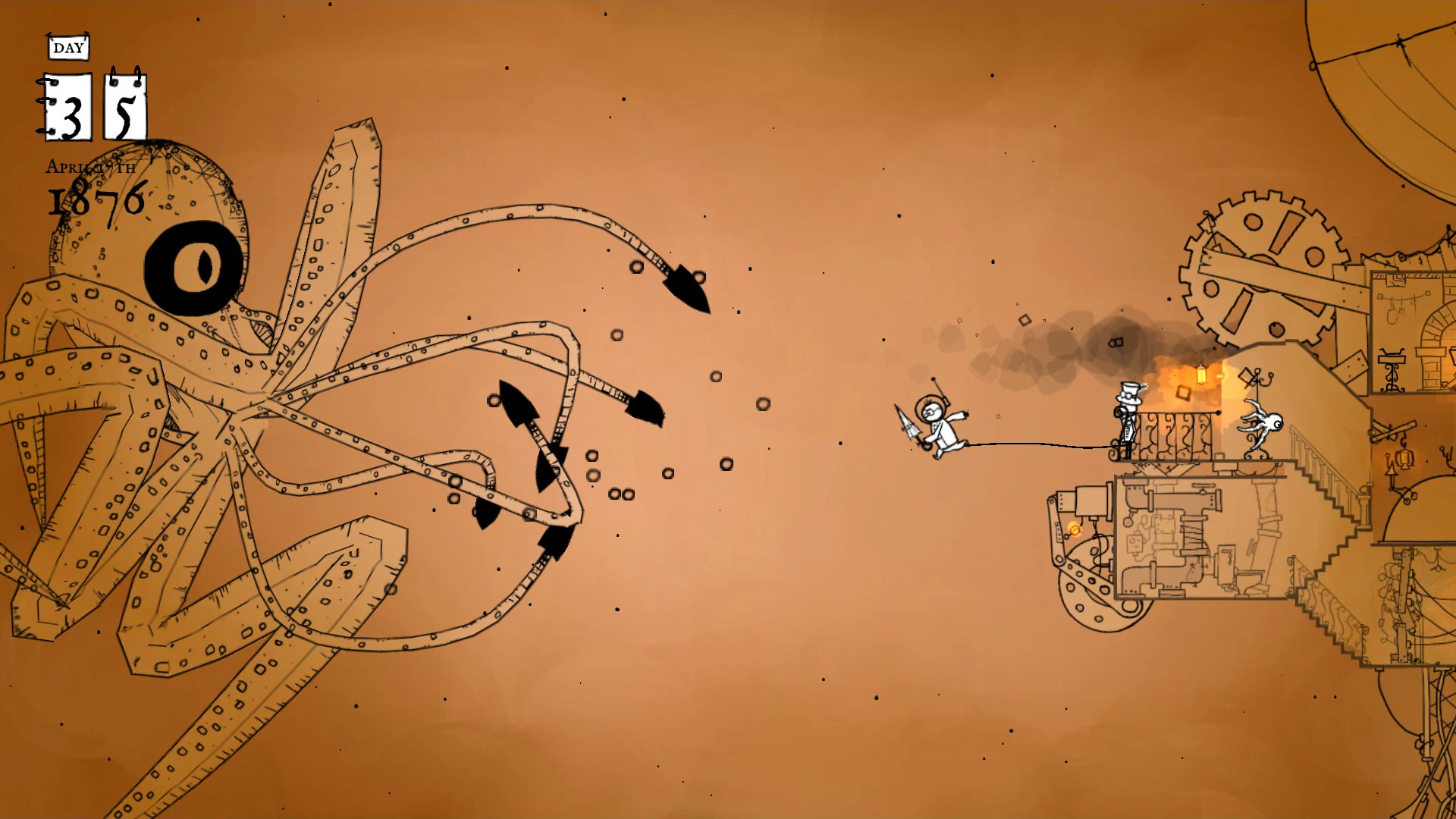Click the glowing lantern above the fire
Screen dimensions: 1456x819
1201,375
